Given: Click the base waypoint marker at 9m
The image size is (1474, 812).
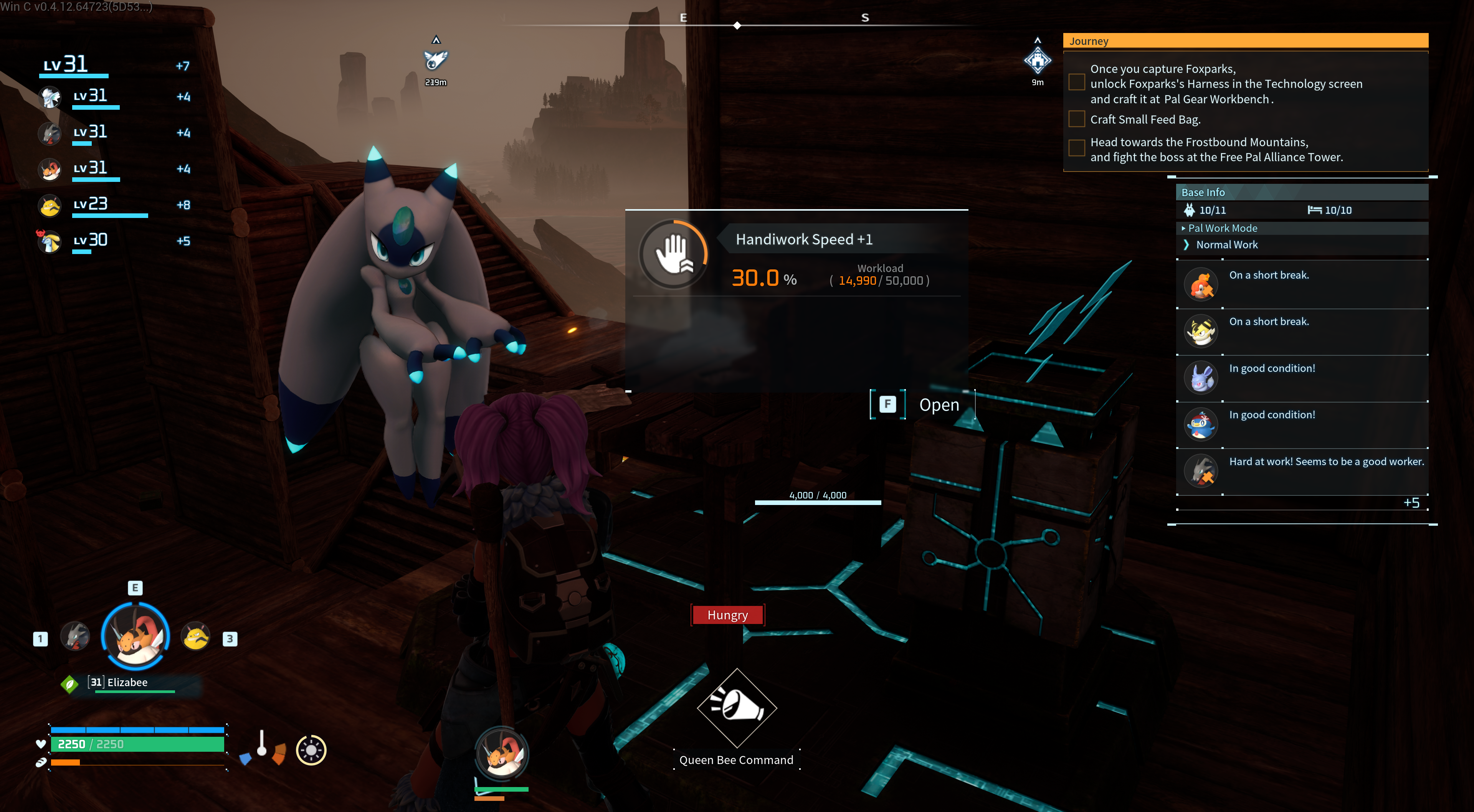Looking at the screenshot, I should coord(1038,61).
